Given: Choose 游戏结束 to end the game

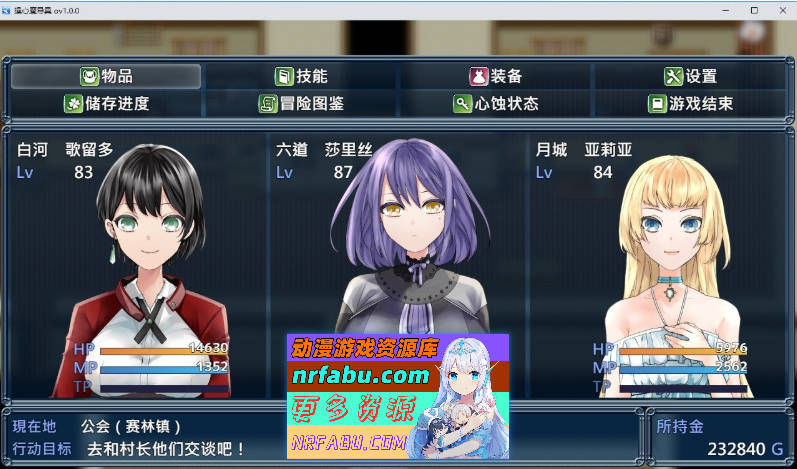Looking at the screenshot, I should tap(690, 103).
